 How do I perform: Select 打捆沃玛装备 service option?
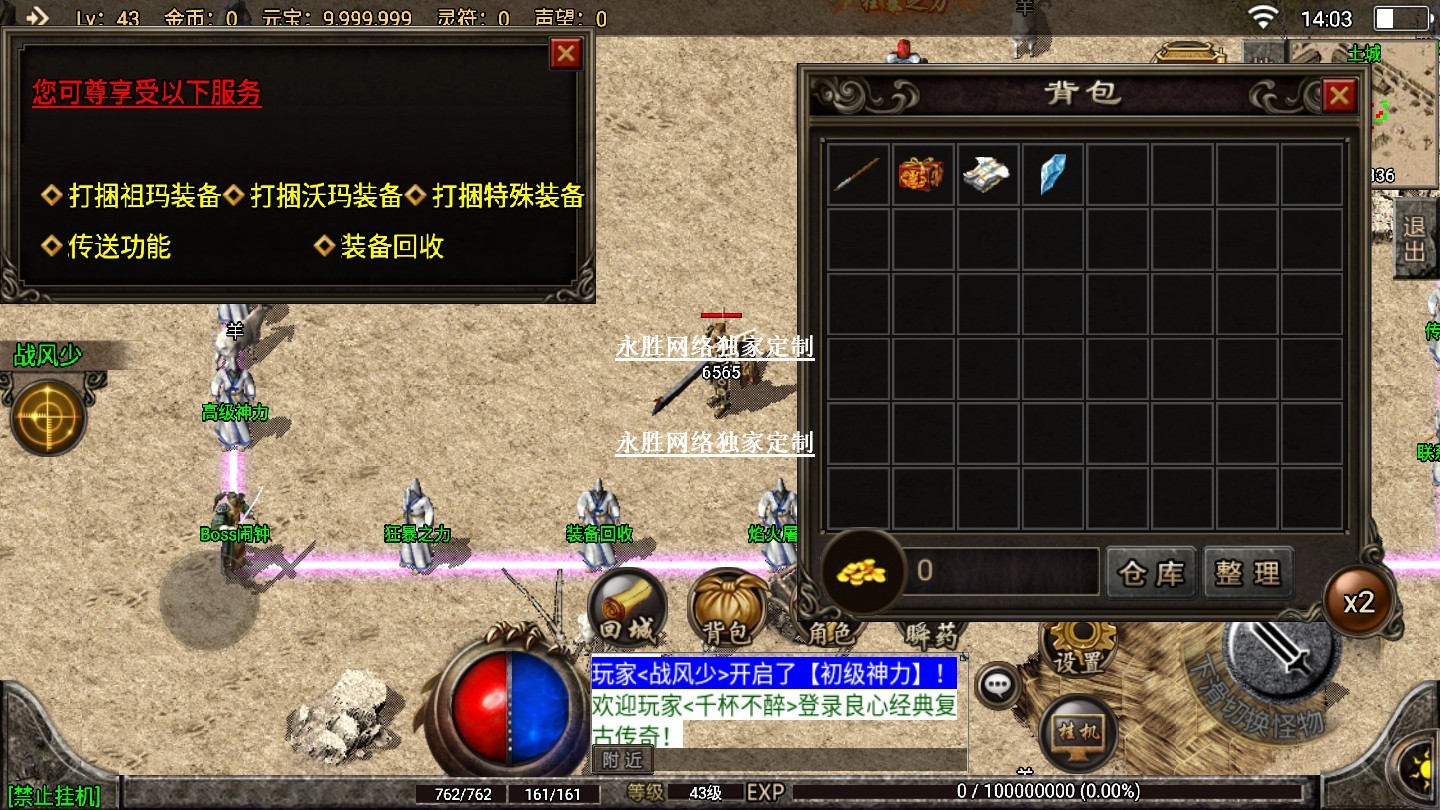pos(325,196)
